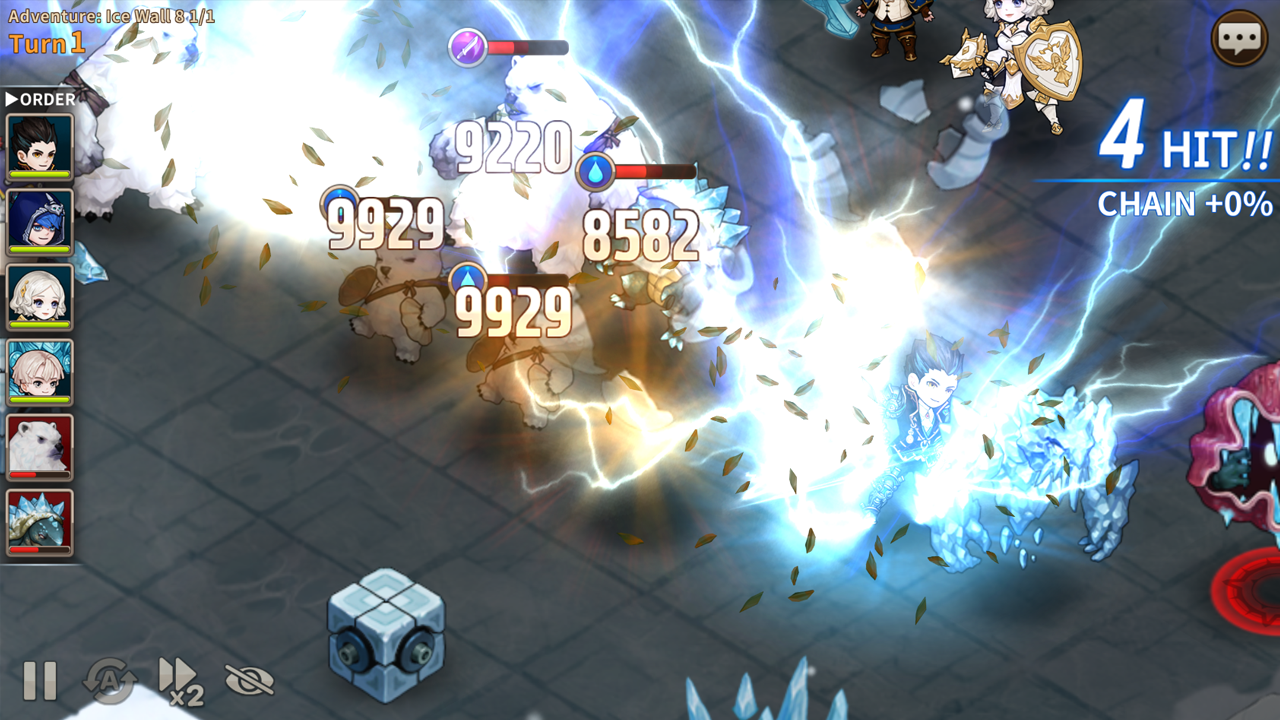
Task: Select the white-haired hero portrait
Action: click(x=38, y=371)
